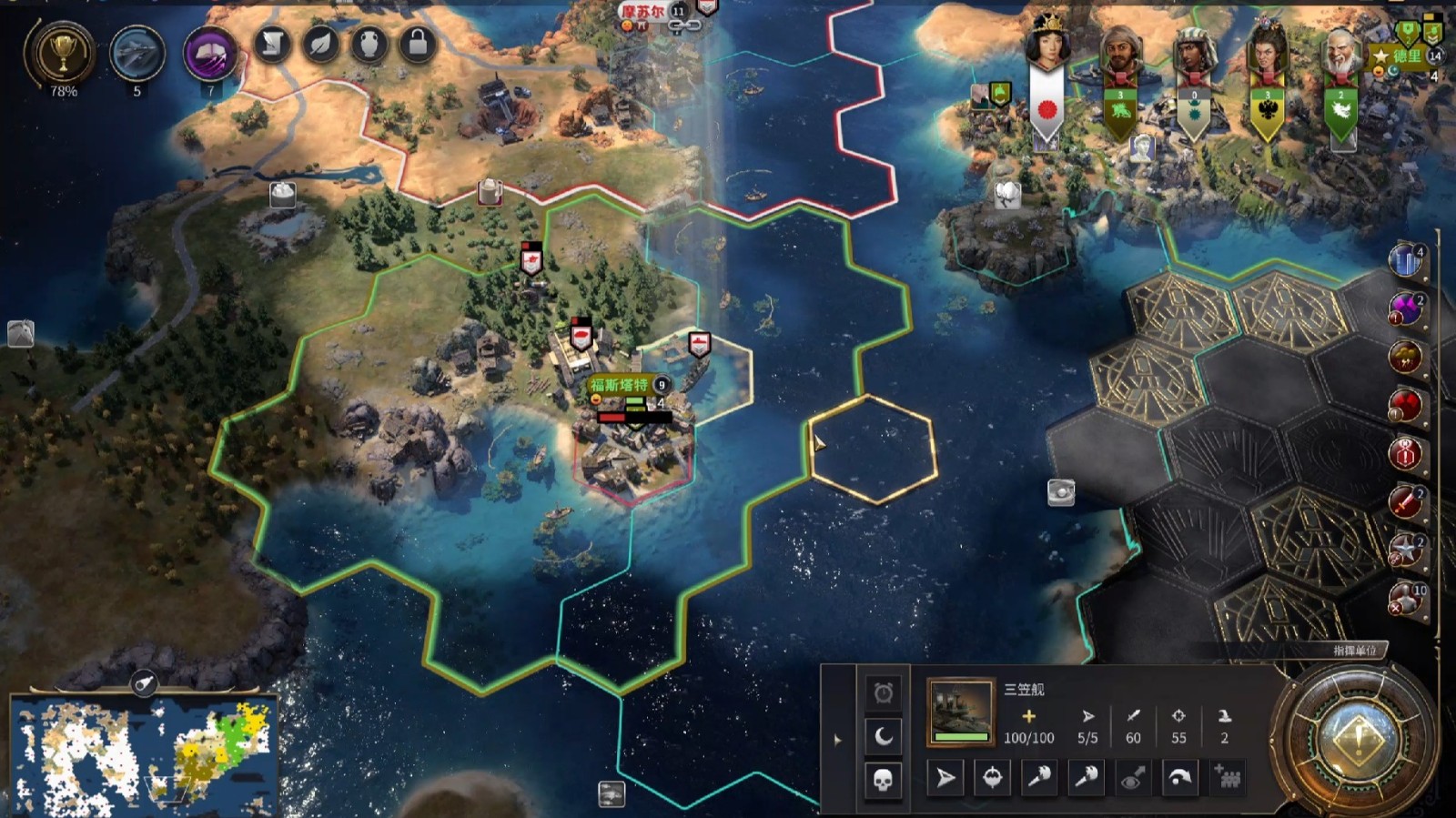Click on the minimap
Viewport: 1456px width, 818px height.
tap(143, 755)
